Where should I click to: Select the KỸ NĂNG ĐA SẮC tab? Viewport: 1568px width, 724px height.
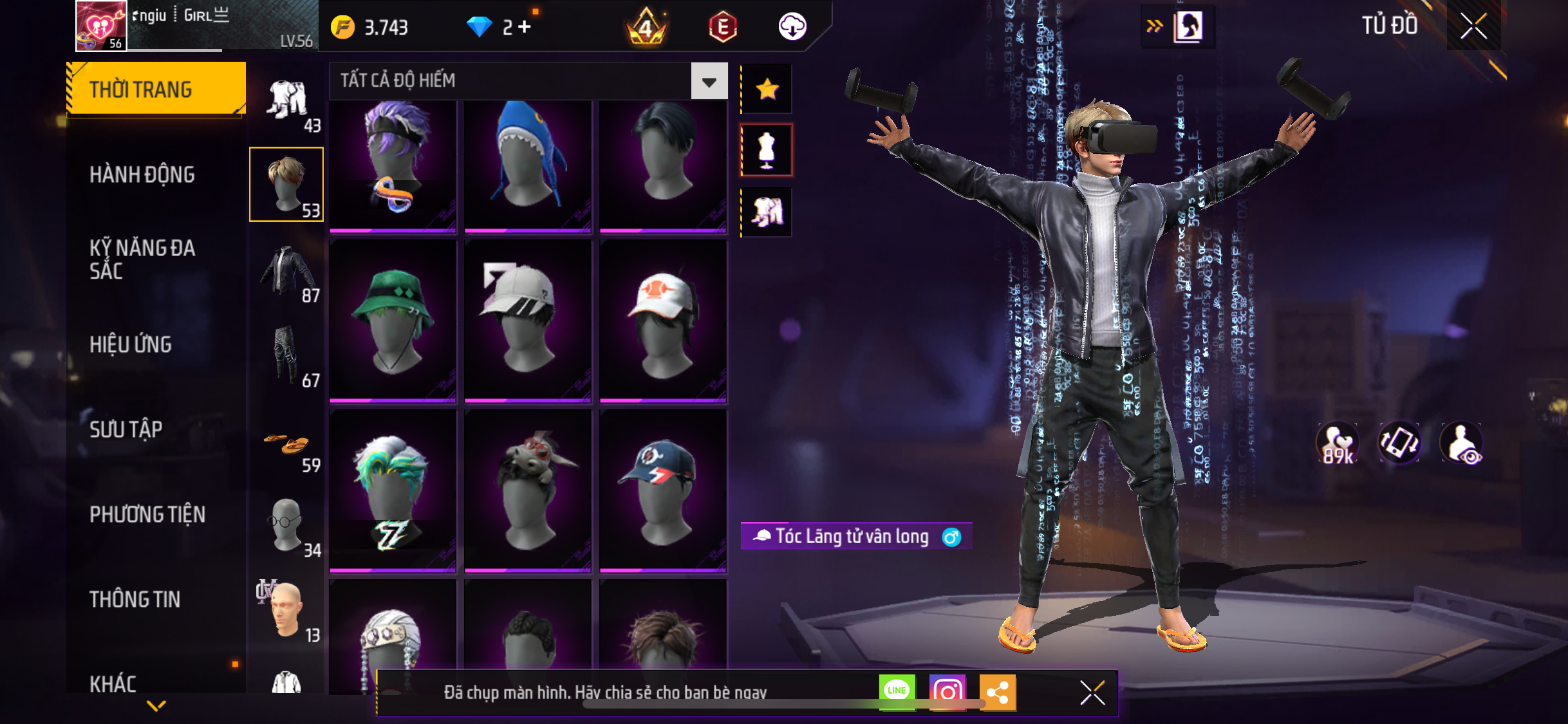click(142, 259)
